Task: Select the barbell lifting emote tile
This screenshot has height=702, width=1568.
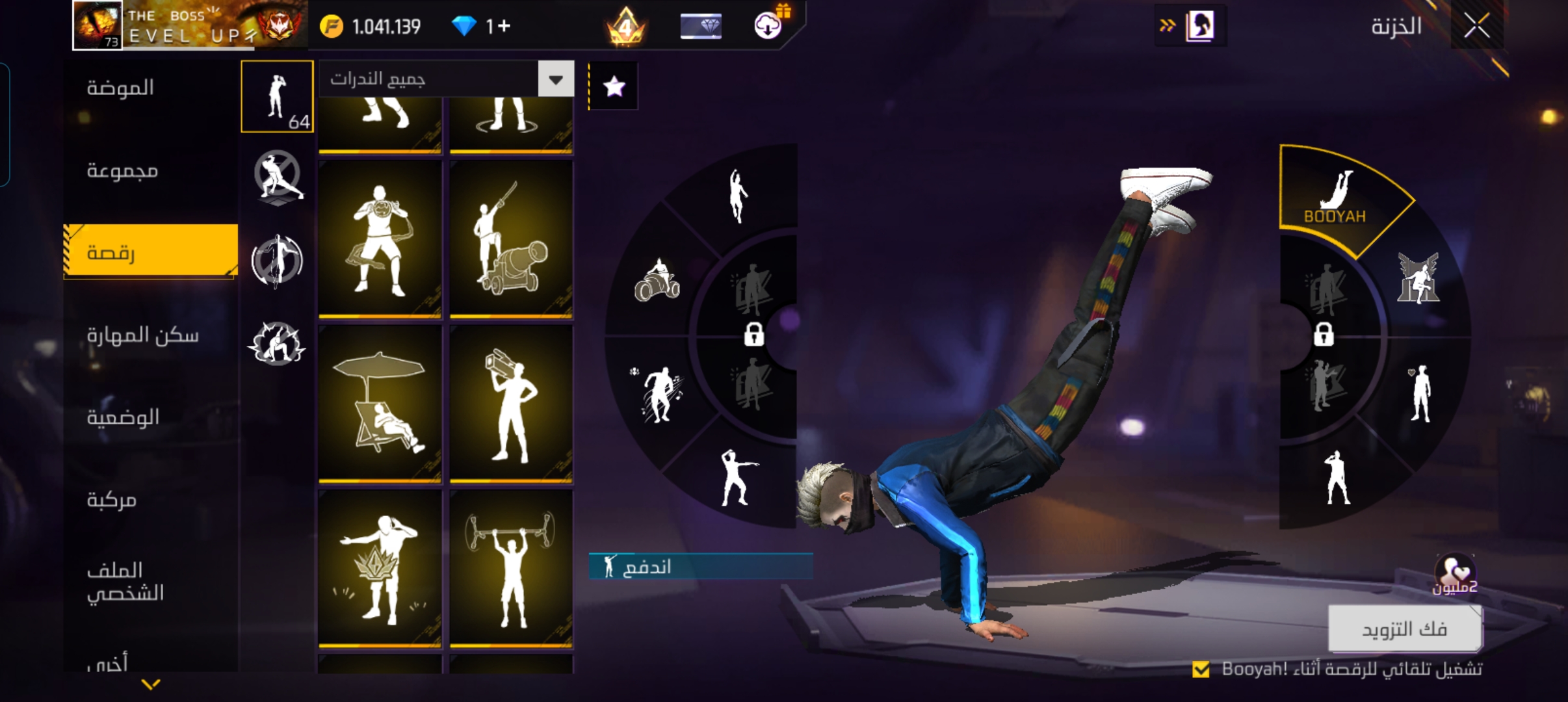Action: pos(511,568)
